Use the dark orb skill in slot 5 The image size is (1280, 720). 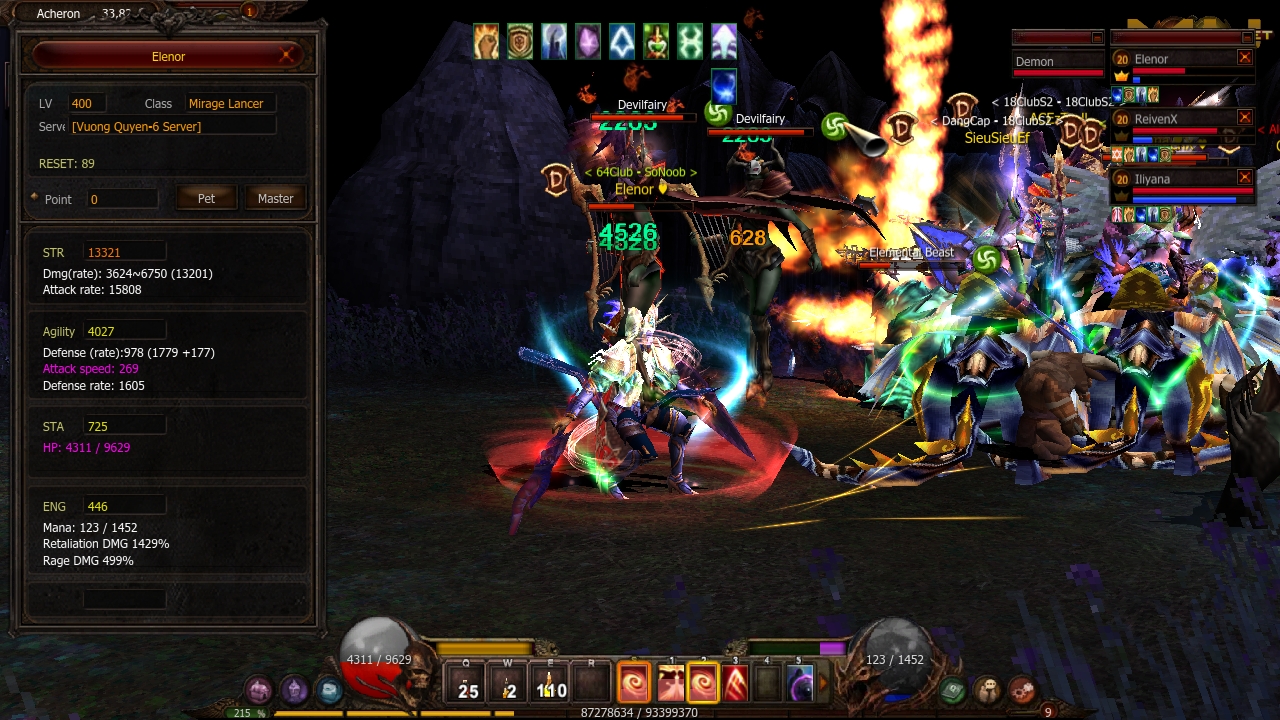(801, 684)
